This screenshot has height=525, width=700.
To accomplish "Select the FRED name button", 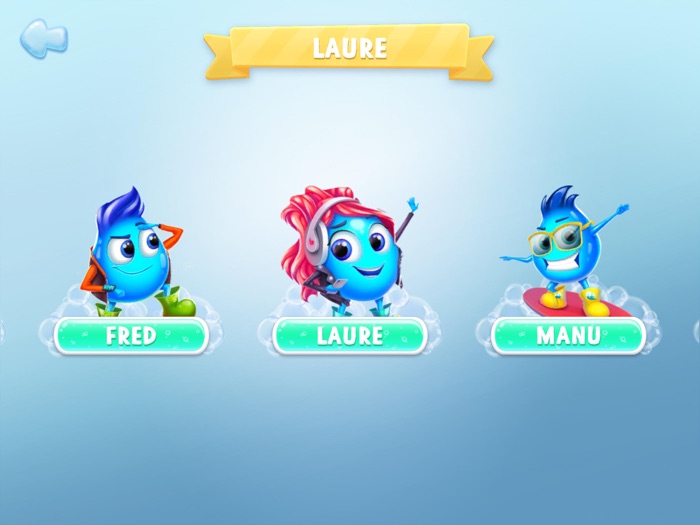I will [131, 336].
